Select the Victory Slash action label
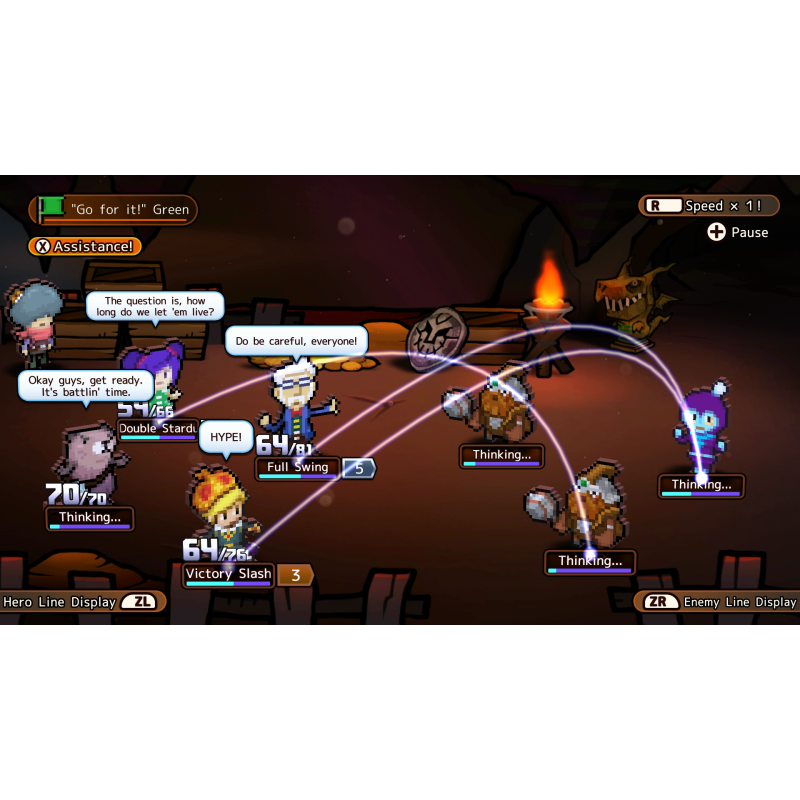 coord(228,574)
